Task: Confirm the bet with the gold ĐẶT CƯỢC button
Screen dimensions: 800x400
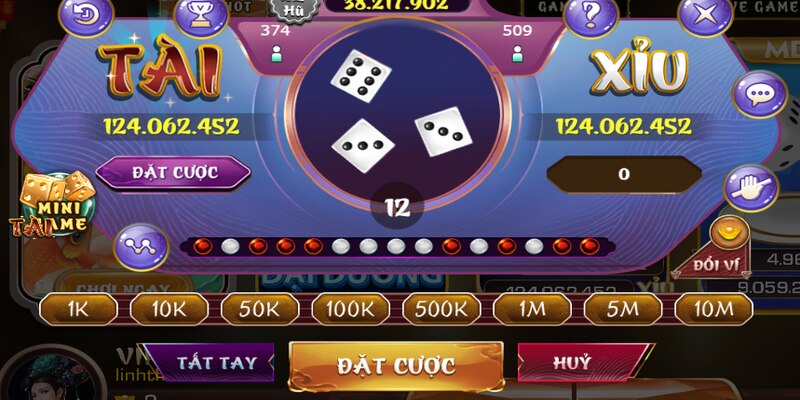Action: [x=396, y=365]
